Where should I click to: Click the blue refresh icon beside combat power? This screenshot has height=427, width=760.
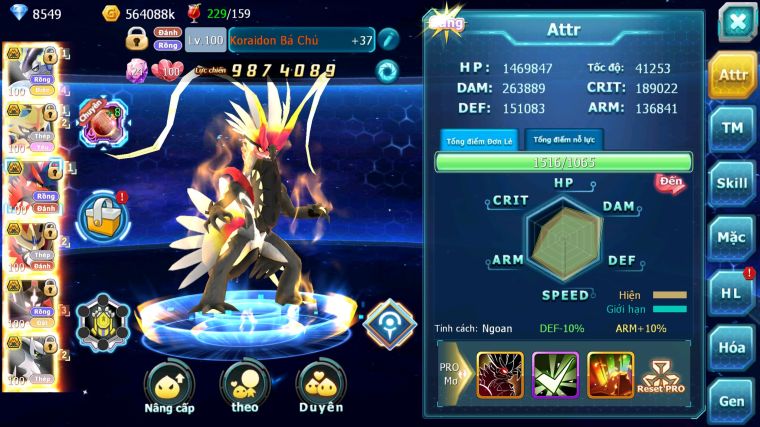pos(386,70)
